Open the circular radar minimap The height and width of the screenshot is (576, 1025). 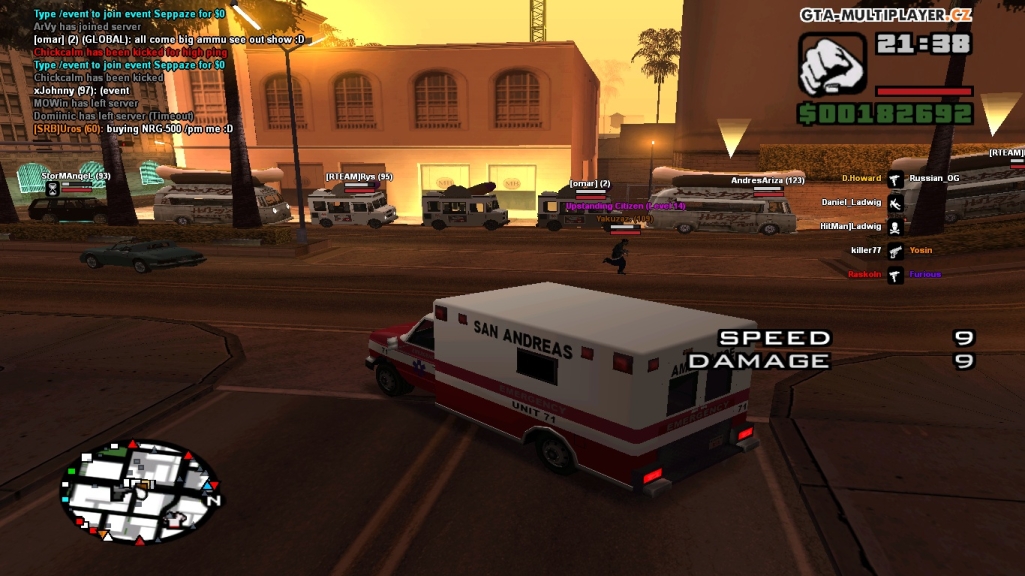point(140,492)
